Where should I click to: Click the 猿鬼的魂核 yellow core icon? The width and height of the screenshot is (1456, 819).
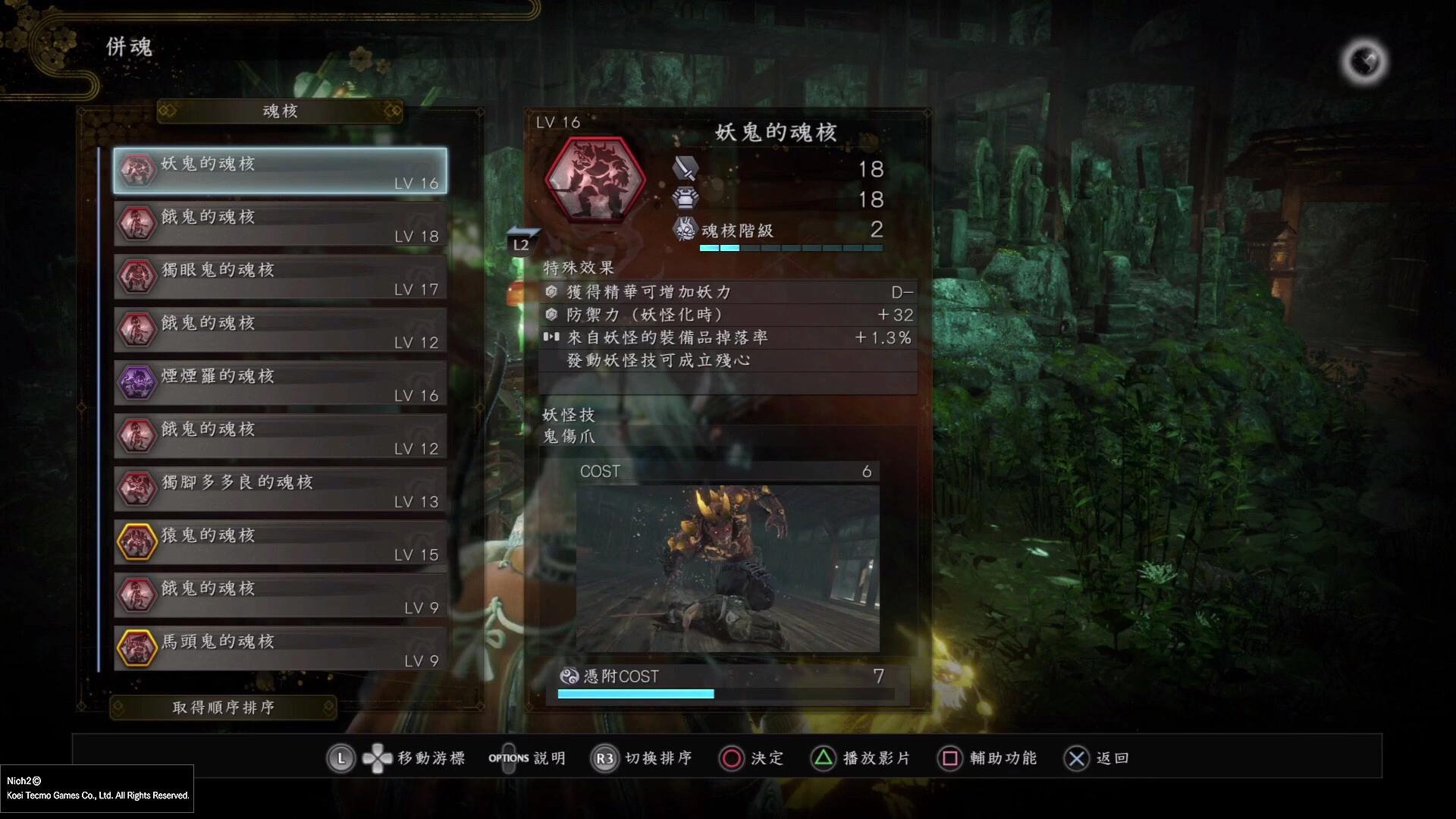tap(136, 541)
